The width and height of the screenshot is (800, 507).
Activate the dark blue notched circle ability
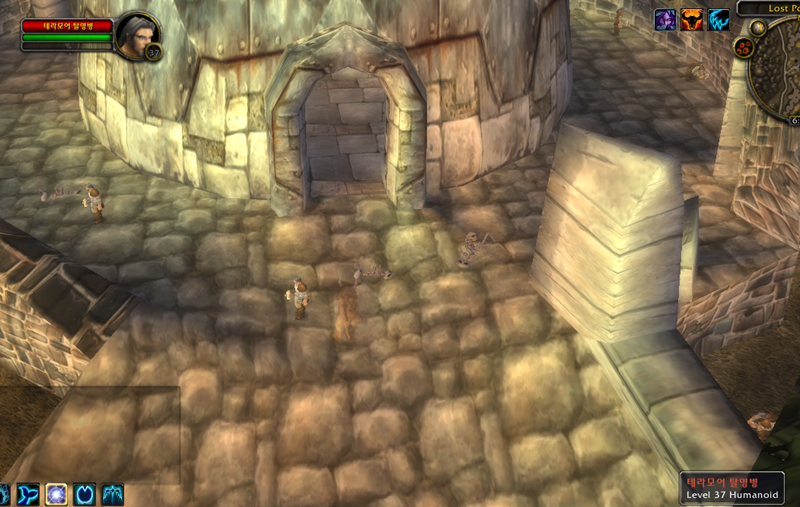(85, 494)
